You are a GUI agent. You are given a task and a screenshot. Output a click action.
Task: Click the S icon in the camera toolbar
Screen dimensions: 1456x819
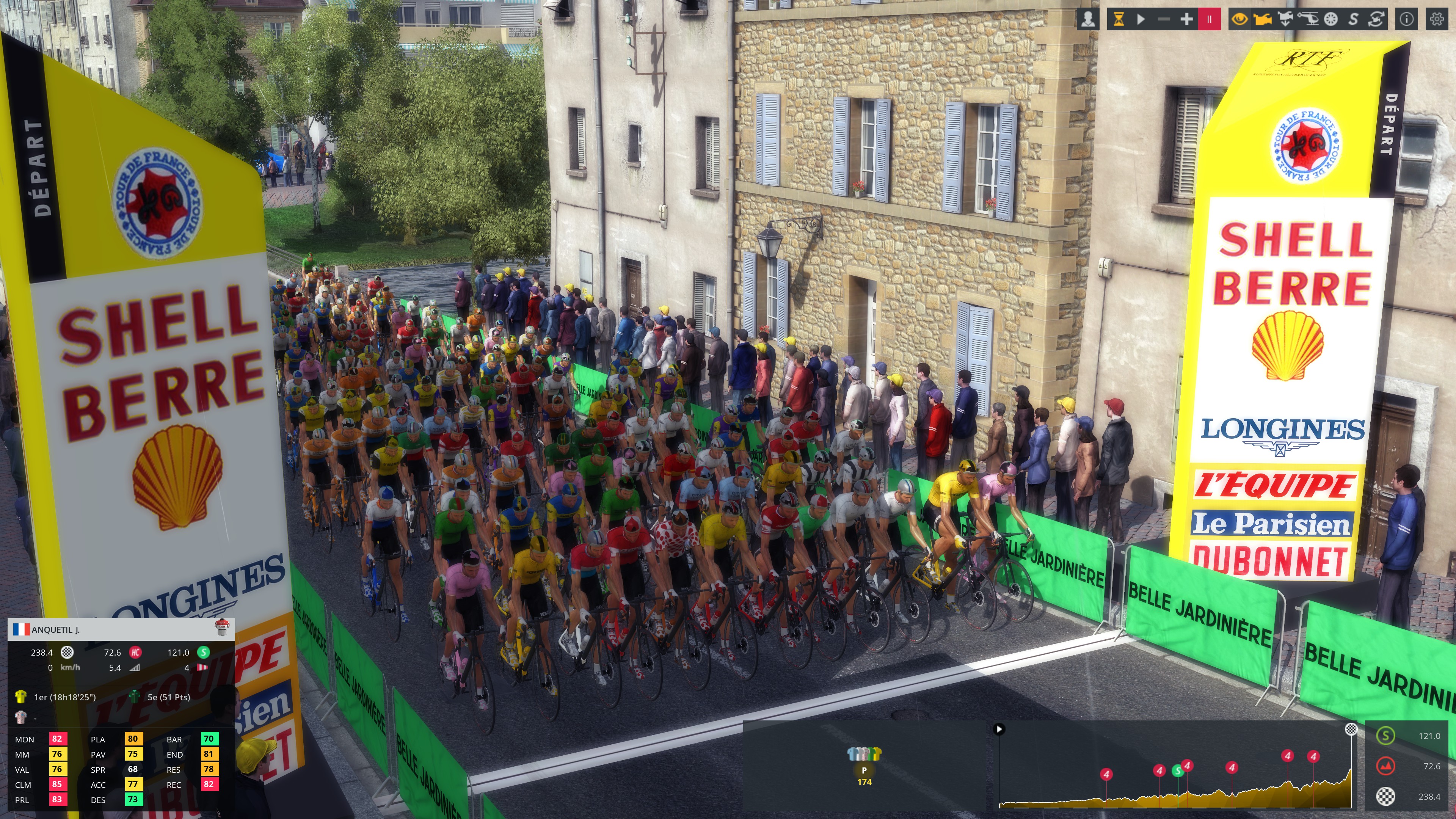point(1353,20)
